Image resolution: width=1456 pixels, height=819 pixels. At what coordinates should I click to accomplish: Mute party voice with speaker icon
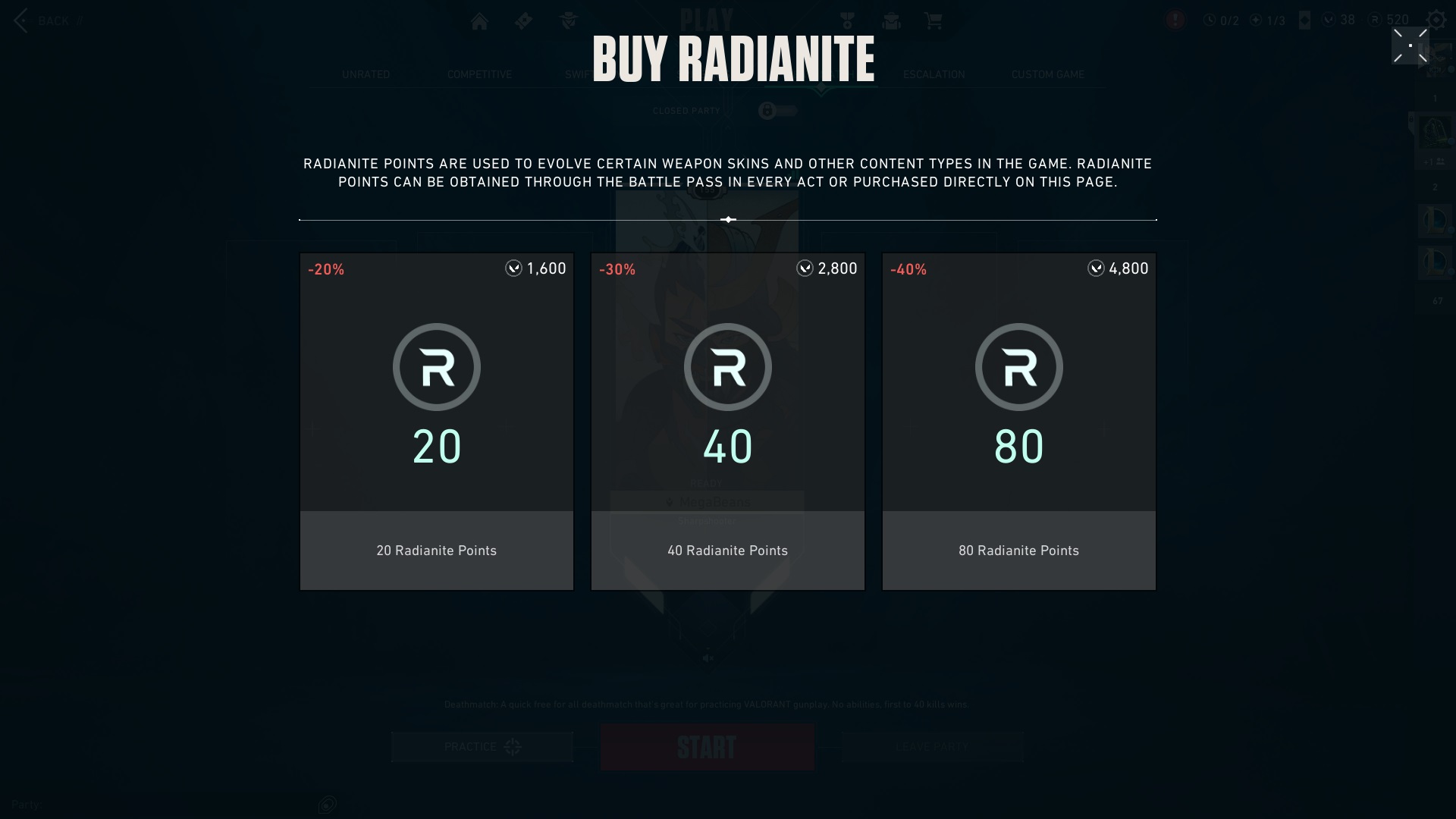(x=708, y=659)
